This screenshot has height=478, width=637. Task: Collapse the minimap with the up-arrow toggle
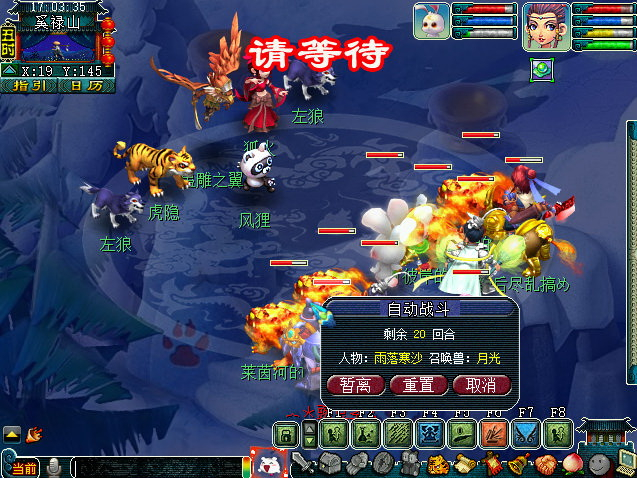click(x=9, y=71)
